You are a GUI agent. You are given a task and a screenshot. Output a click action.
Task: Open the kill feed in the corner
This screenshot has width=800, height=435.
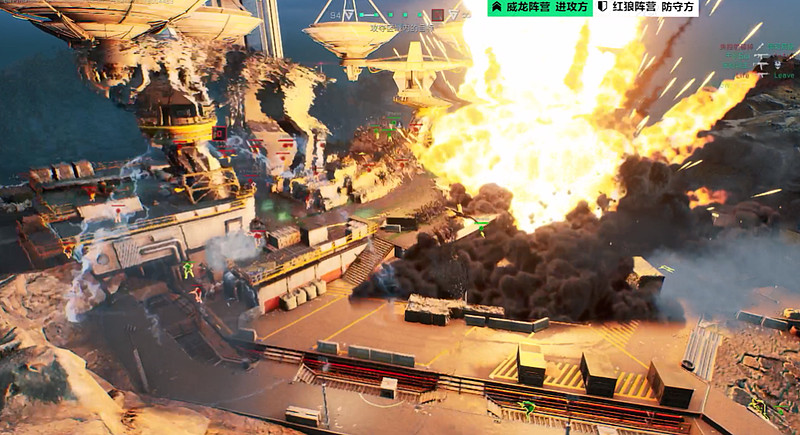coord(755,59)
